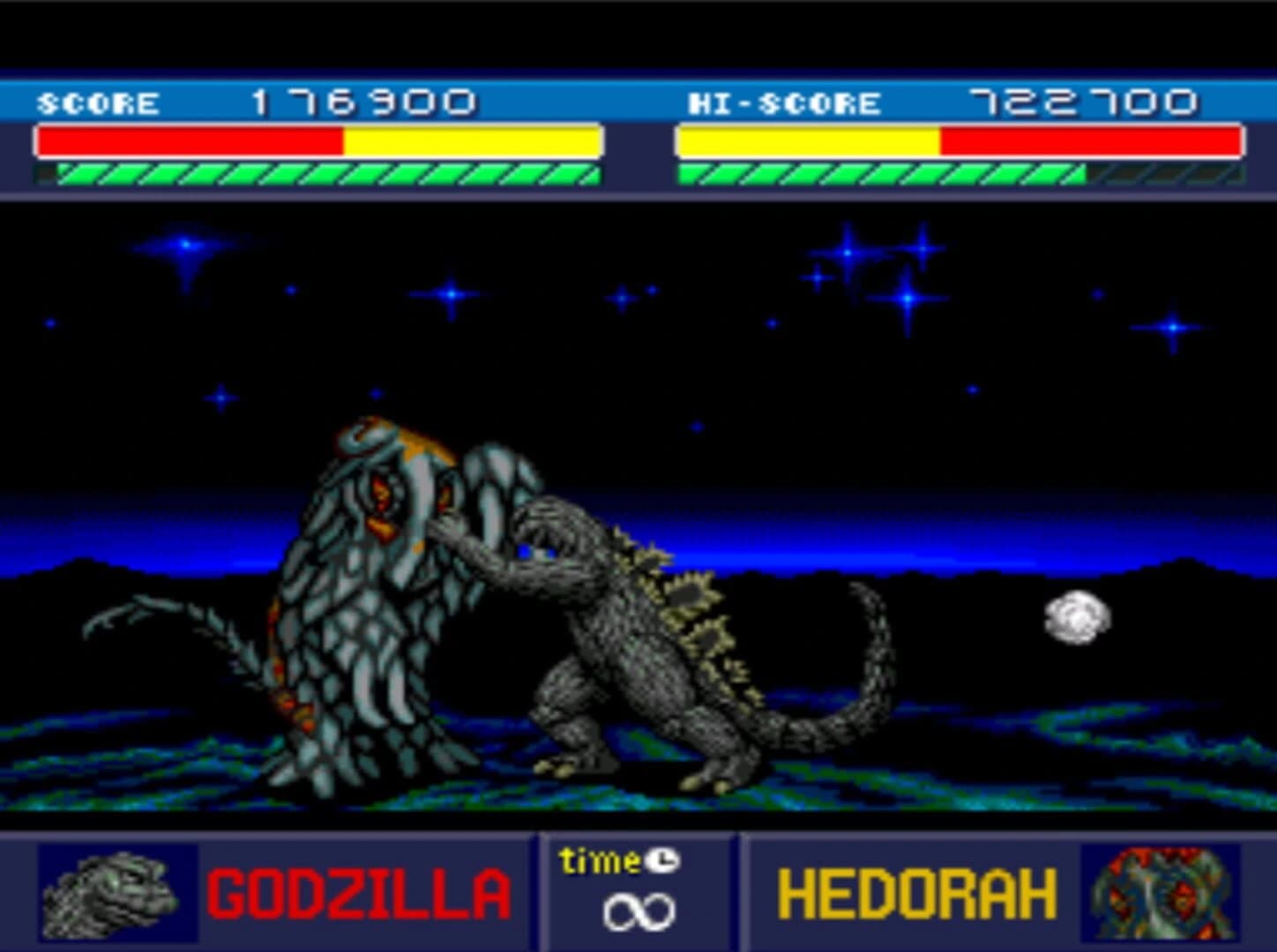Image resolution: width=1277 pixels, height=952 pixels.
Task: Expand the left player energy meter
Action: (x=321, y=173)
